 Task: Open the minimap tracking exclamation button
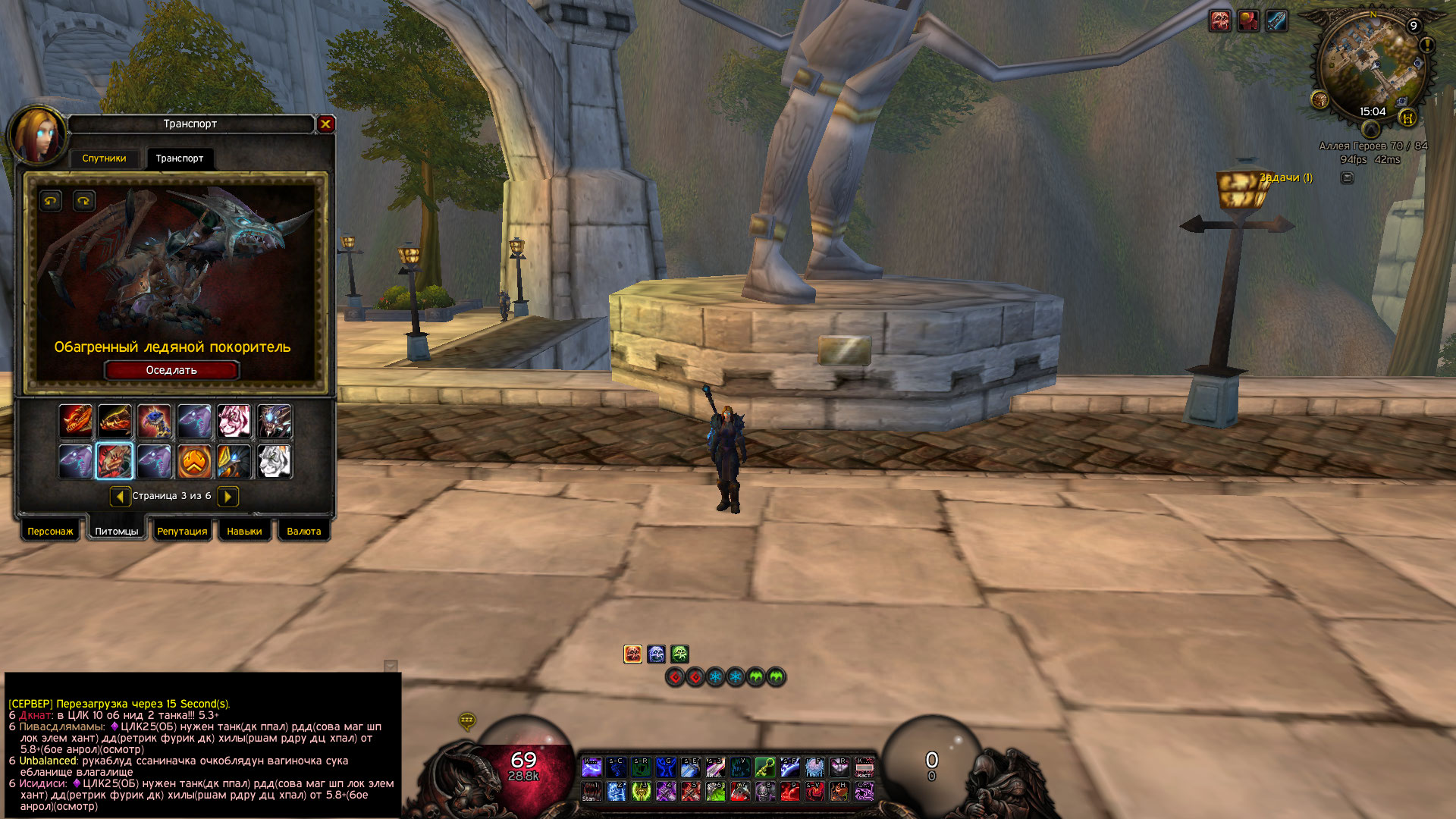pos(1426,45)
